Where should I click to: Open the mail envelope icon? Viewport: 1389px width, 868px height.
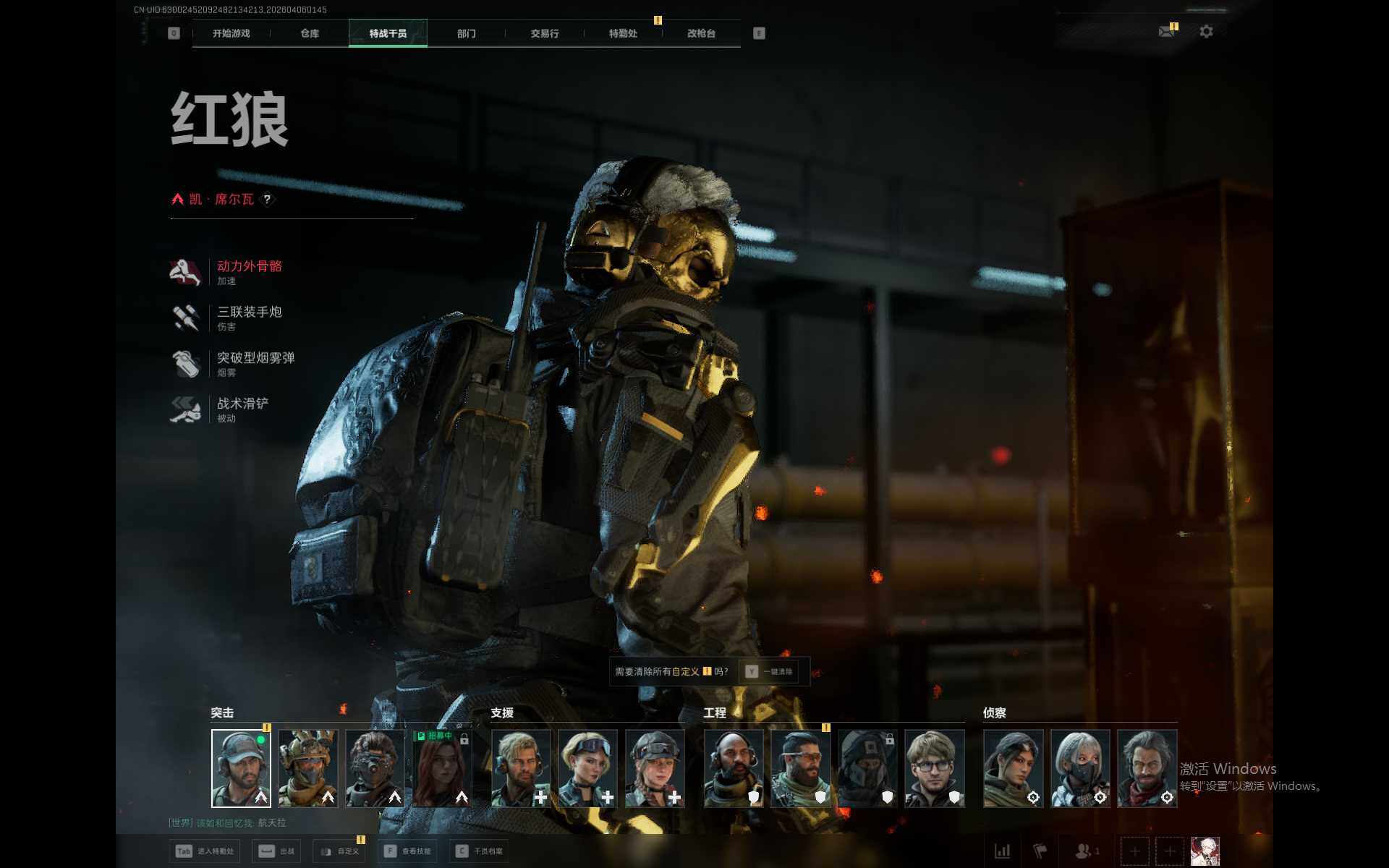point(1166,32)
